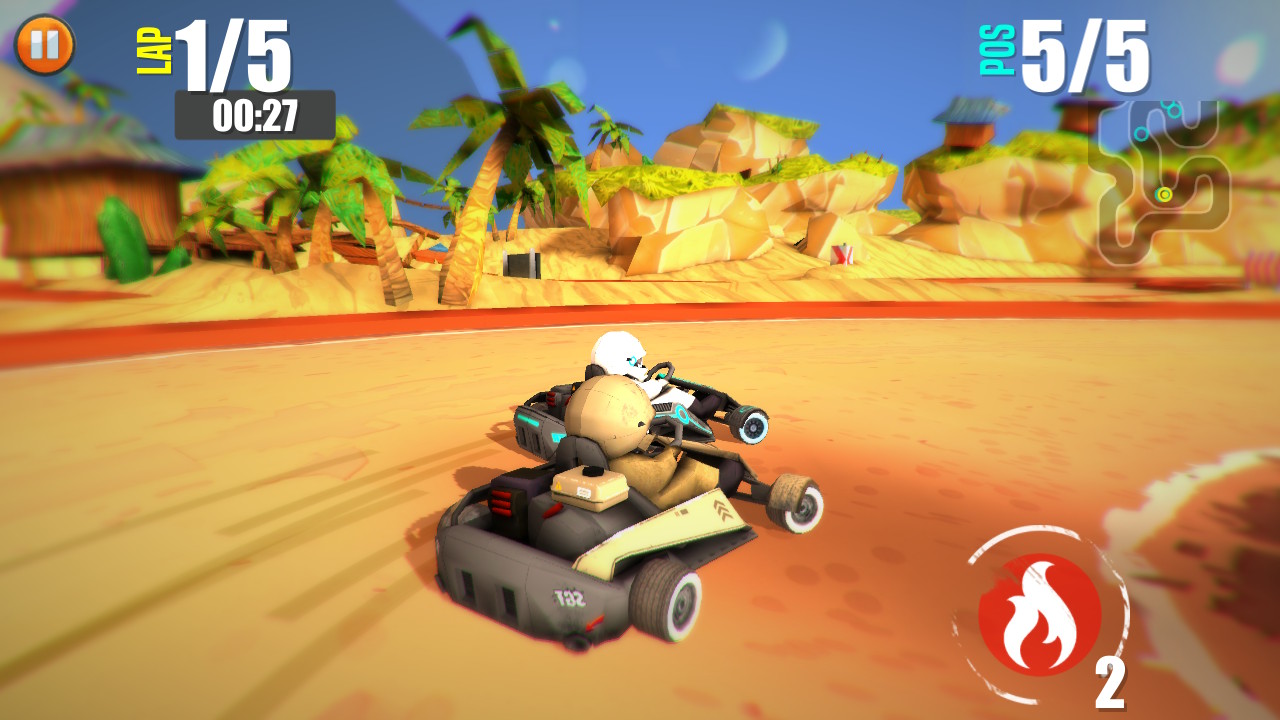Tap the topmost cyan rival dot on minimap
Image resolution: width=1280 pixels, height=720 pixels.
(x=1168, y=105)
